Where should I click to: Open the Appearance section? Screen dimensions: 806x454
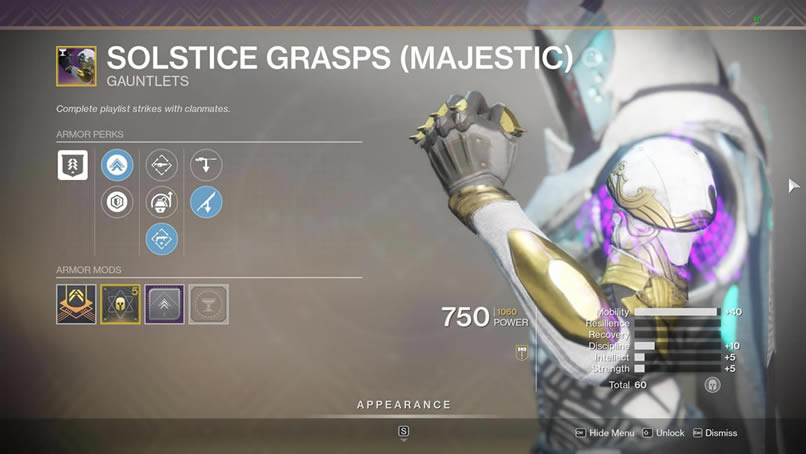[x=403, y=405]
